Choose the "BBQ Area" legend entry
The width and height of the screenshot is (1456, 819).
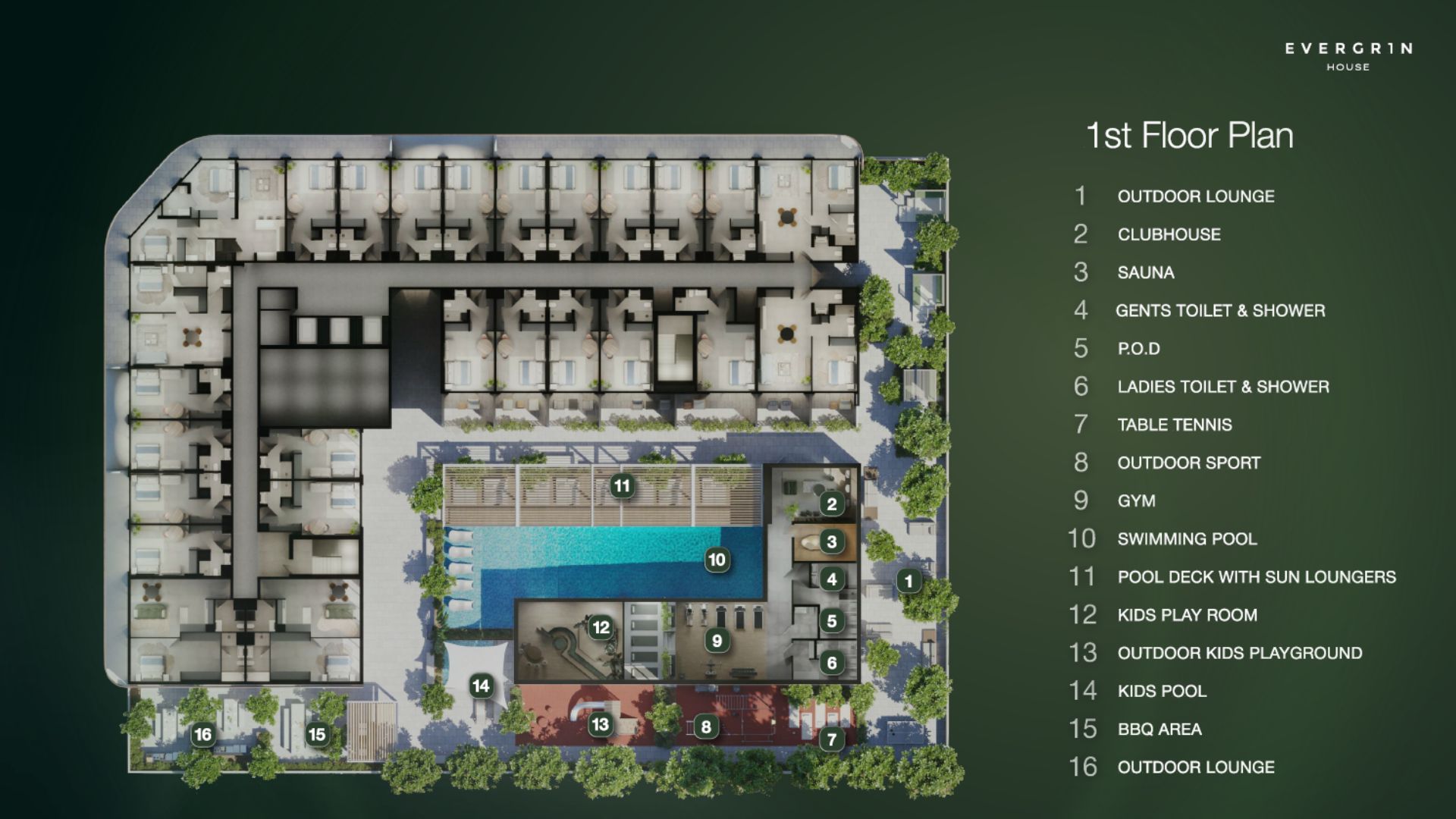click(1159, 730)
